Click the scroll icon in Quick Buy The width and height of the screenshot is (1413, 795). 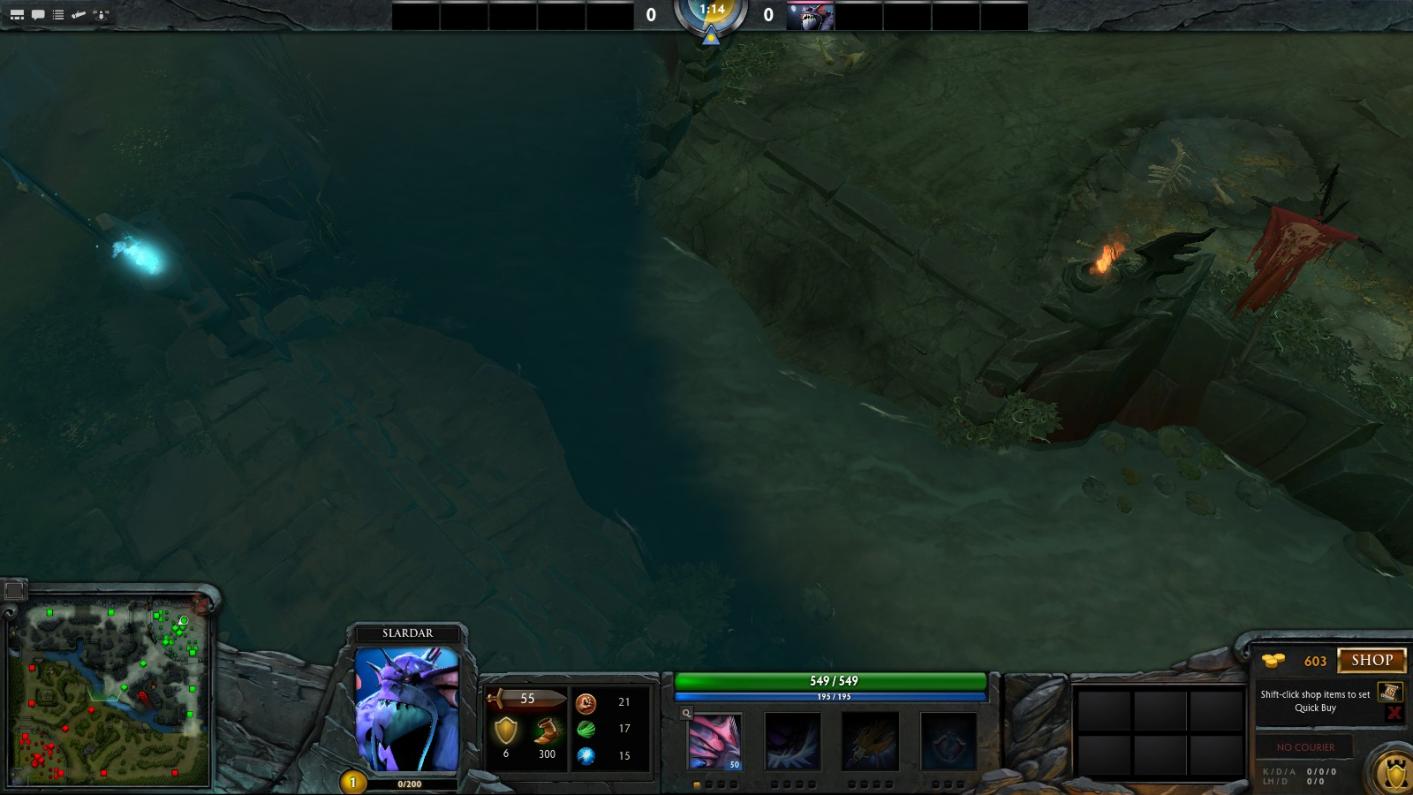[1389, 692]
